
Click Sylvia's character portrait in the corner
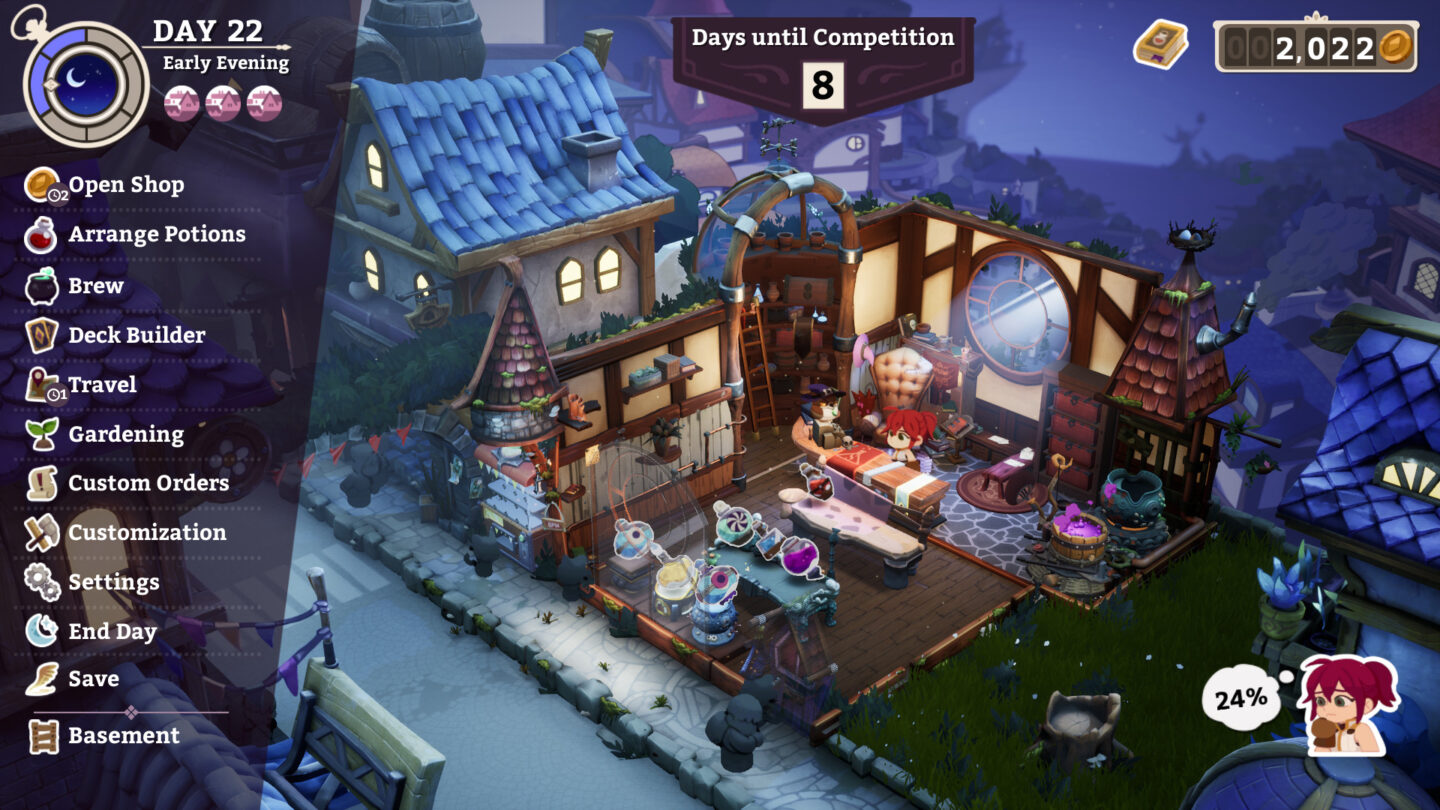[1345, 705]
